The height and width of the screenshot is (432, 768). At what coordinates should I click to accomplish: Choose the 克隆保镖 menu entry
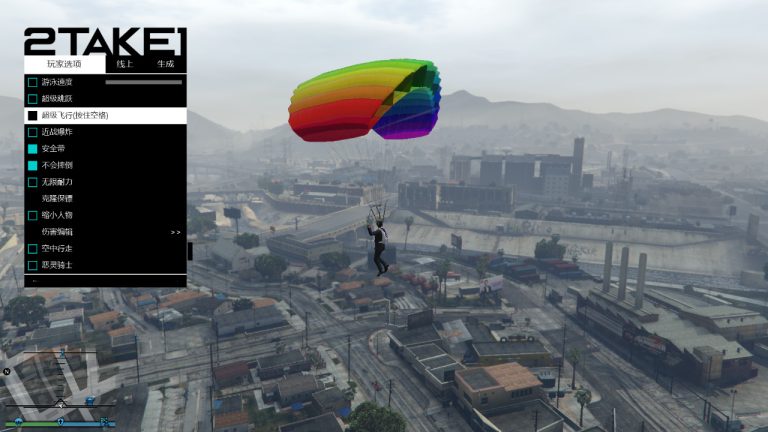pyautogui.click(x=56, y=198)
